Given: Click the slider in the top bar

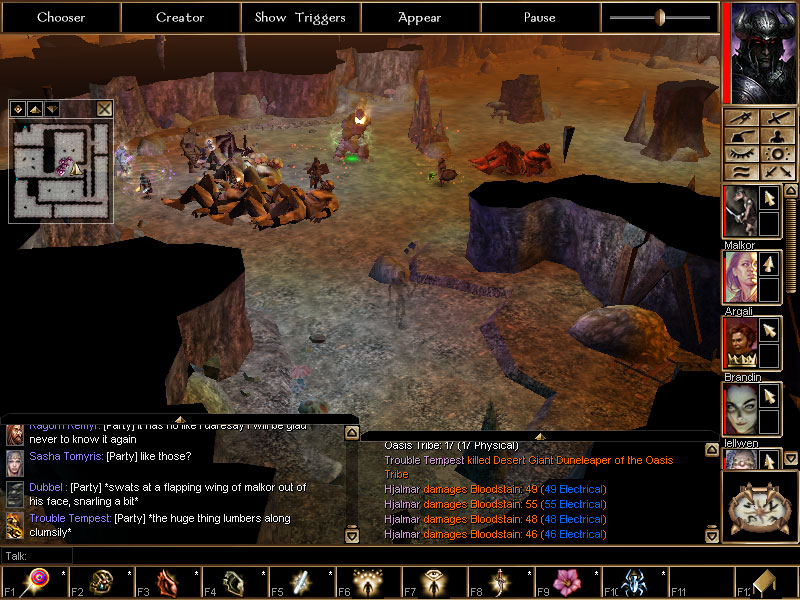Looking at the screenshot, I should [660, 17].
